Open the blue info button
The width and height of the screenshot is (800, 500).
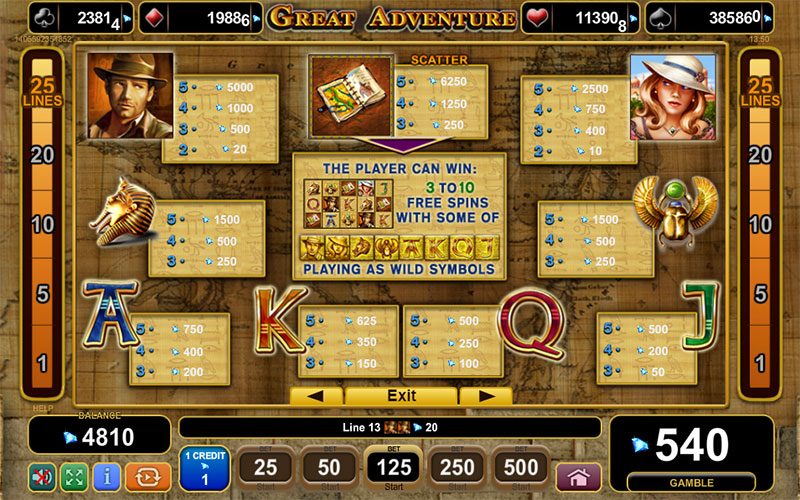(107, 475)
